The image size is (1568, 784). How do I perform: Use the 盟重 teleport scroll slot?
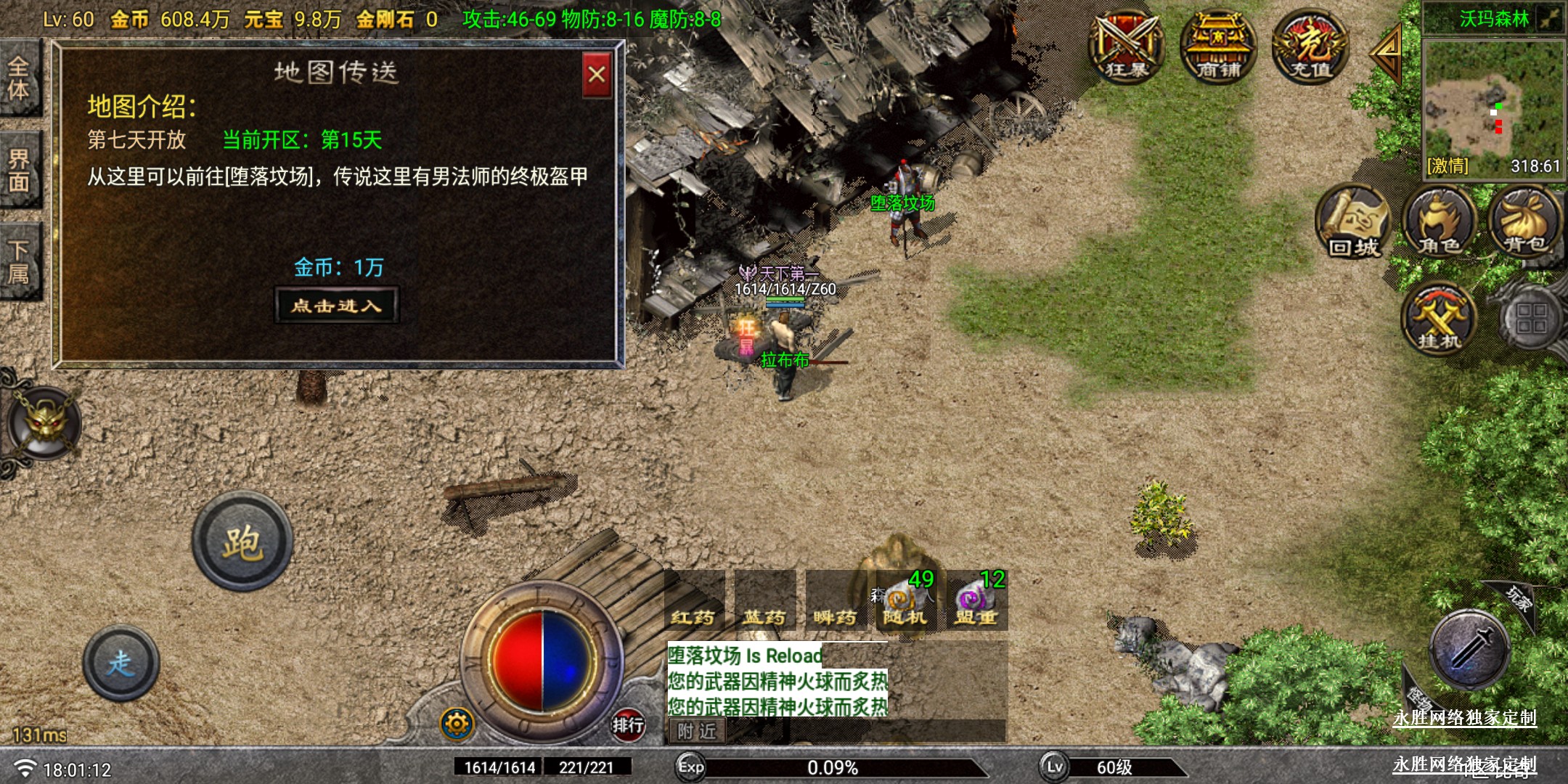coord(976,603)
